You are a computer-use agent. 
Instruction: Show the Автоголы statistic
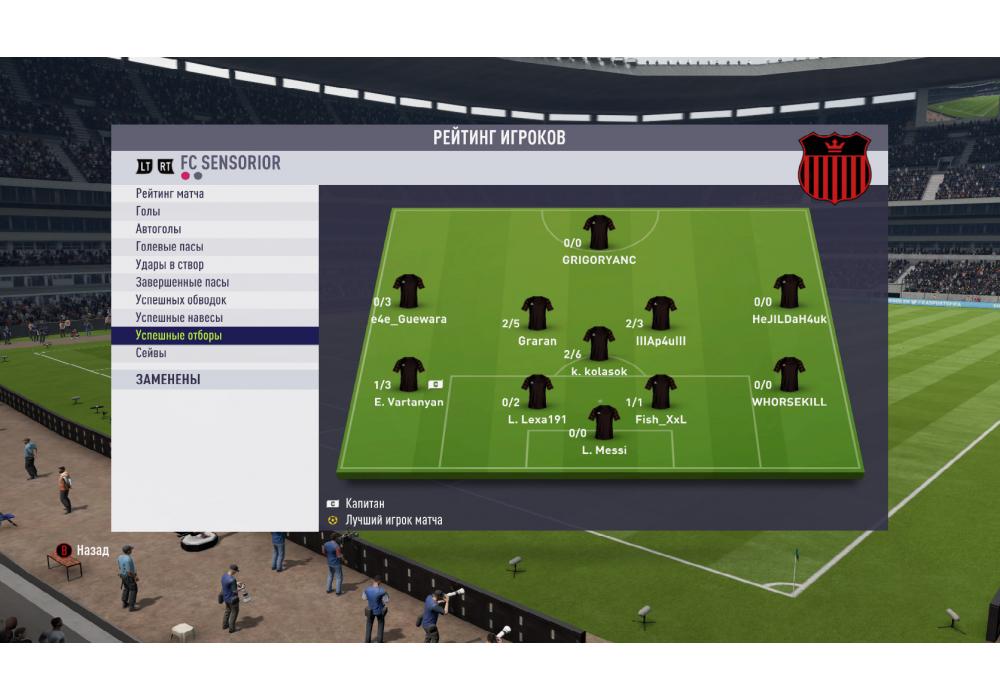[214, 229]
